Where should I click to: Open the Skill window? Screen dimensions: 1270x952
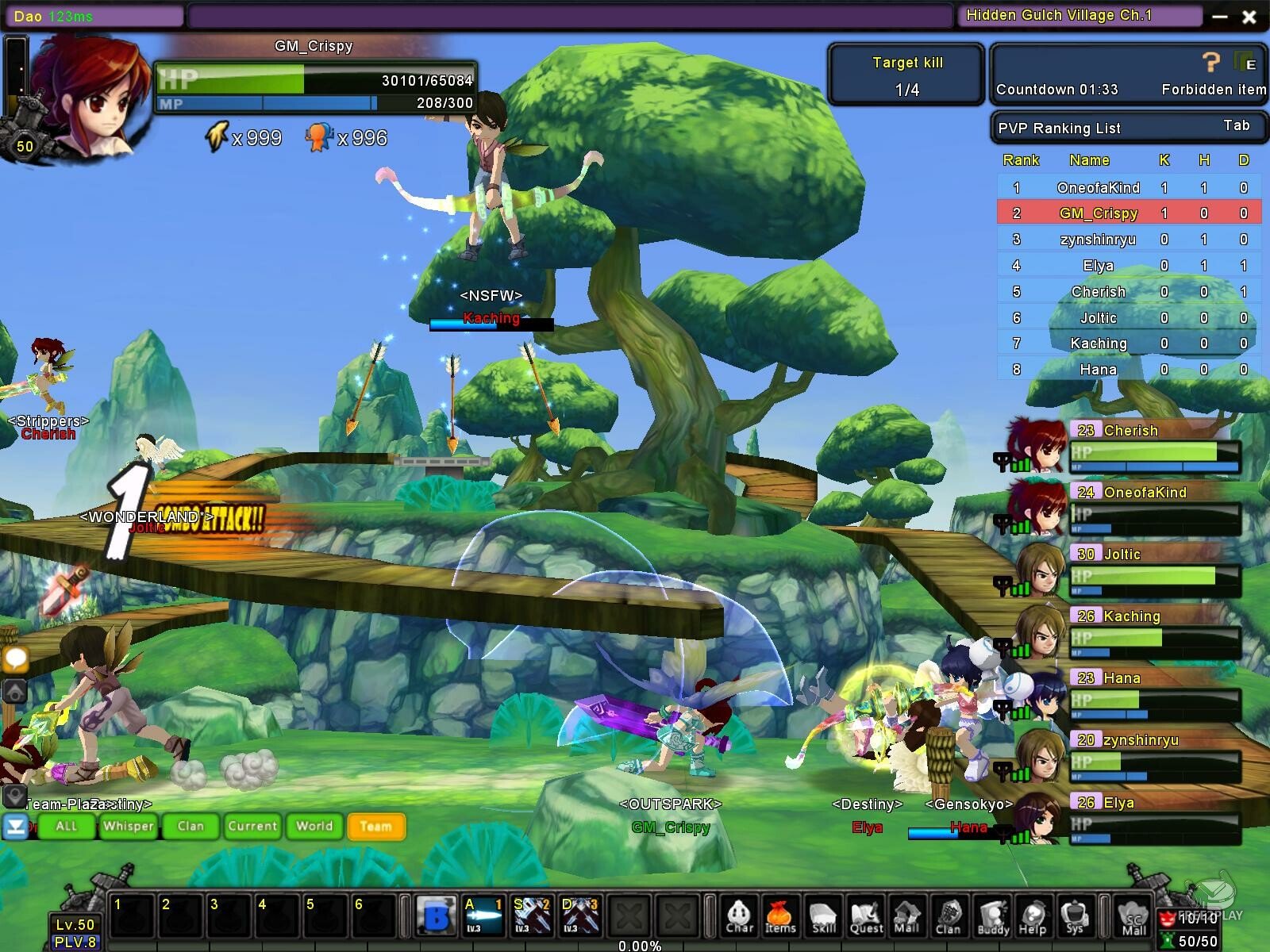pos(823,917)
